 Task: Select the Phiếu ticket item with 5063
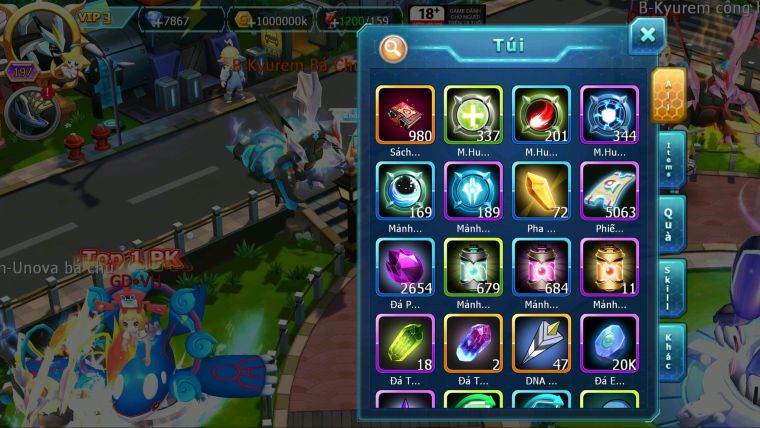pyautogui.click(x=609, y=191)
